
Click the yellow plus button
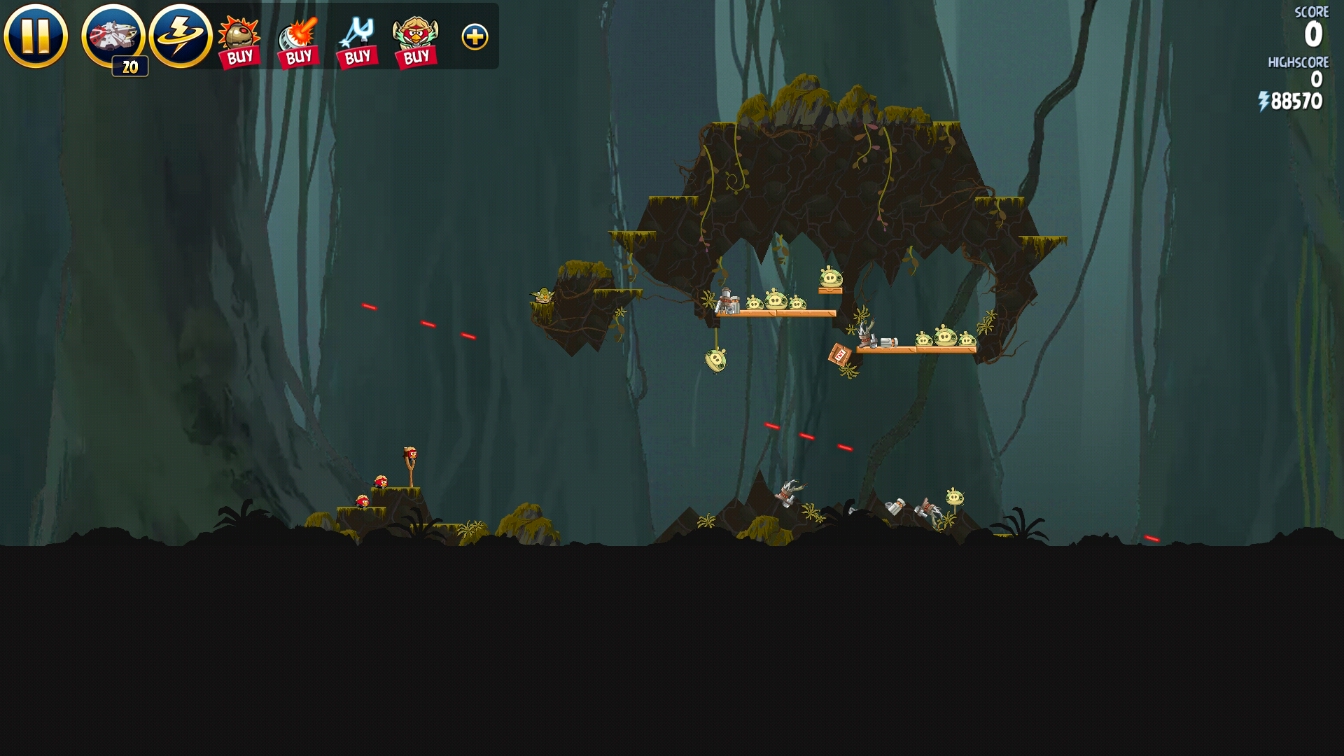click(475, 37)
